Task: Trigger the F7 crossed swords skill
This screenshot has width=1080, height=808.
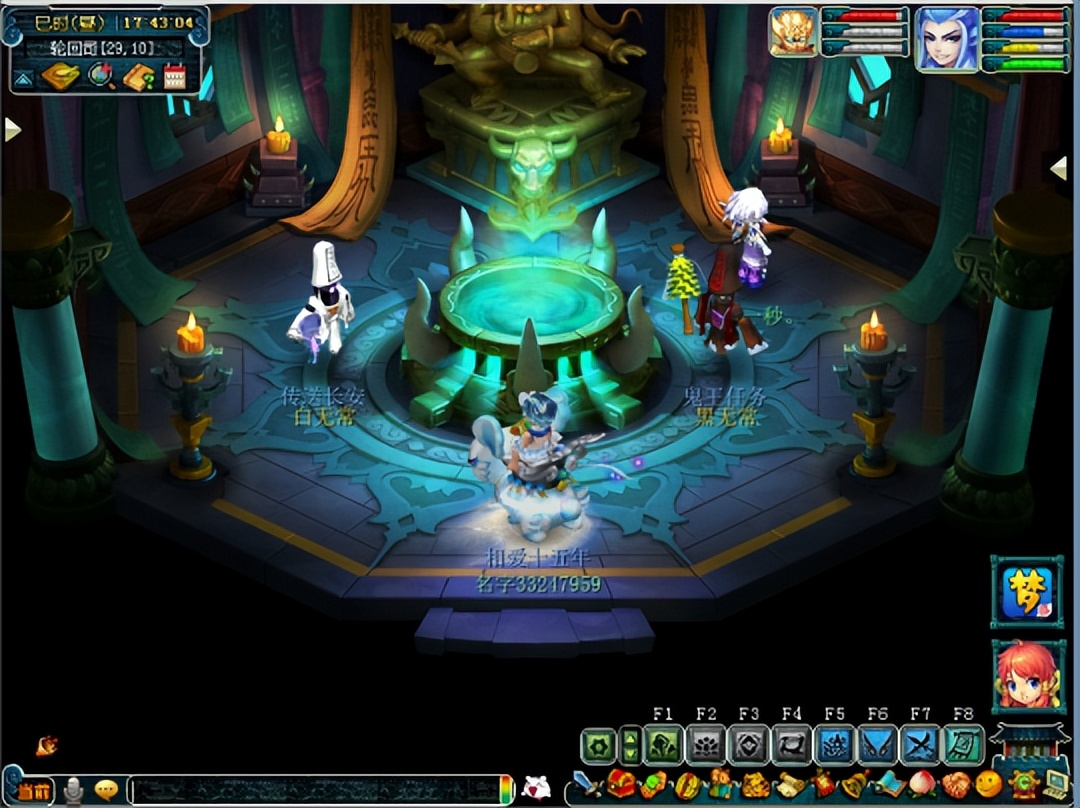Action: (919, 745)
